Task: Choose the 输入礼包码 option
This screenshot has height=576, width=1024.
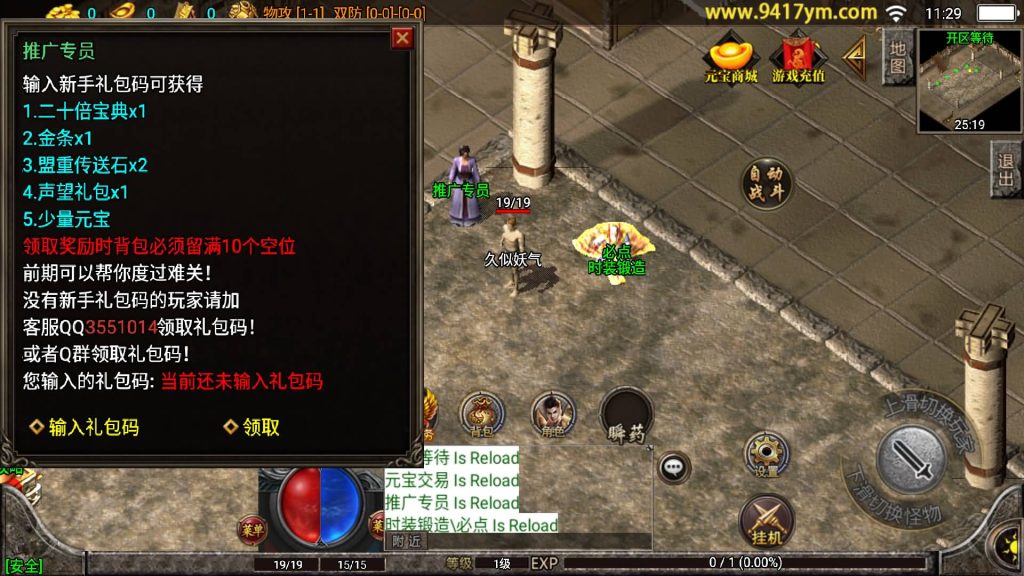Action: [84, 427]
